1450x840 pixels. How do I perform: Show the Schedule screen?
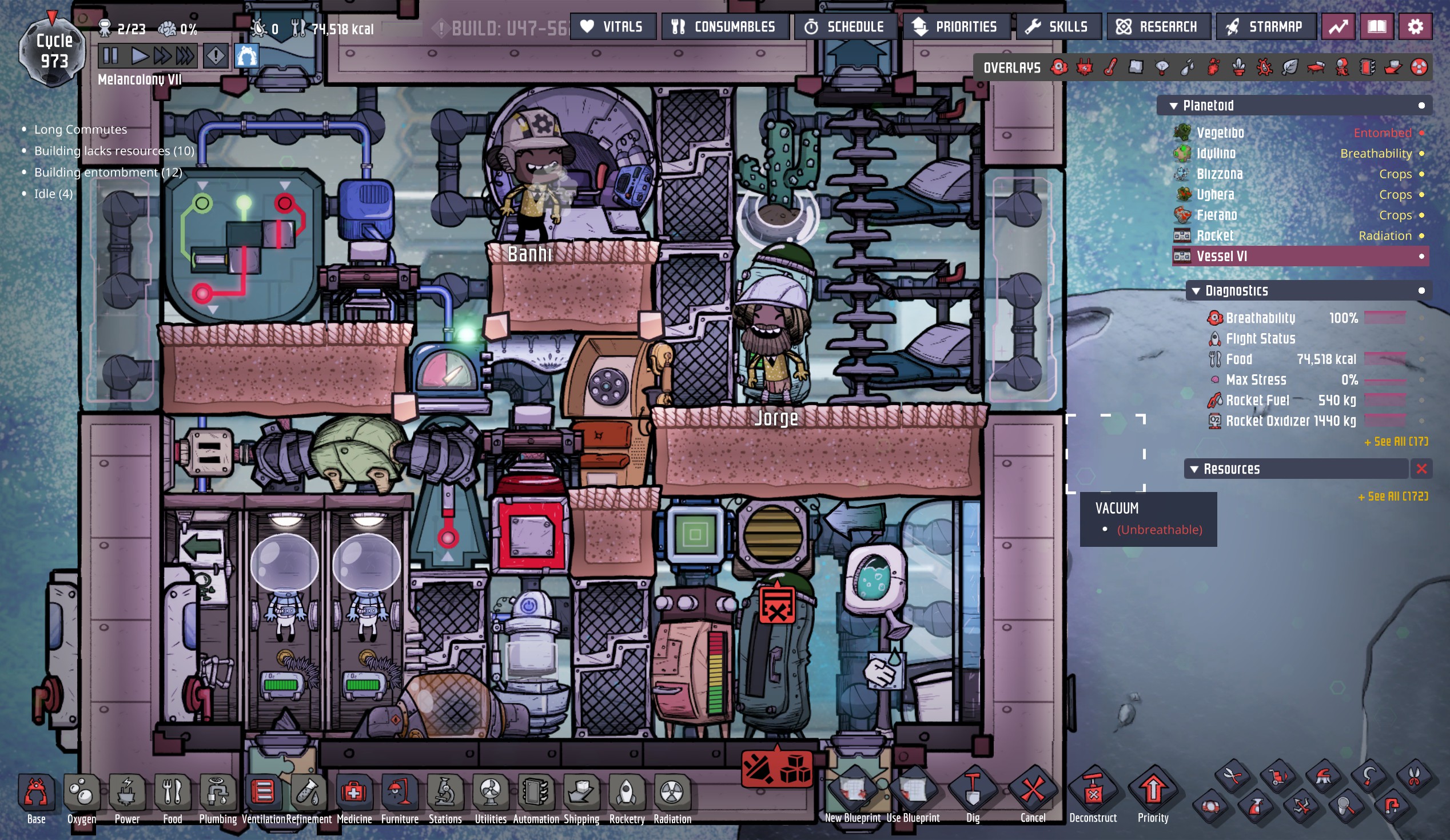coord(844,27)
